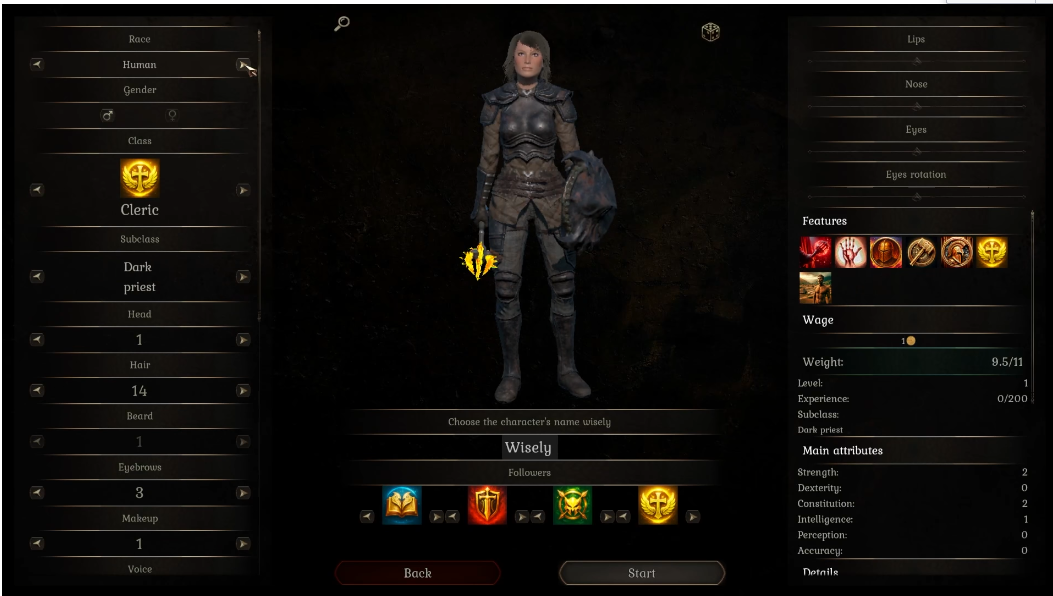Select the blue spellbook follower icon
This screenshot has width=1053, height=596.
point(402,506)
